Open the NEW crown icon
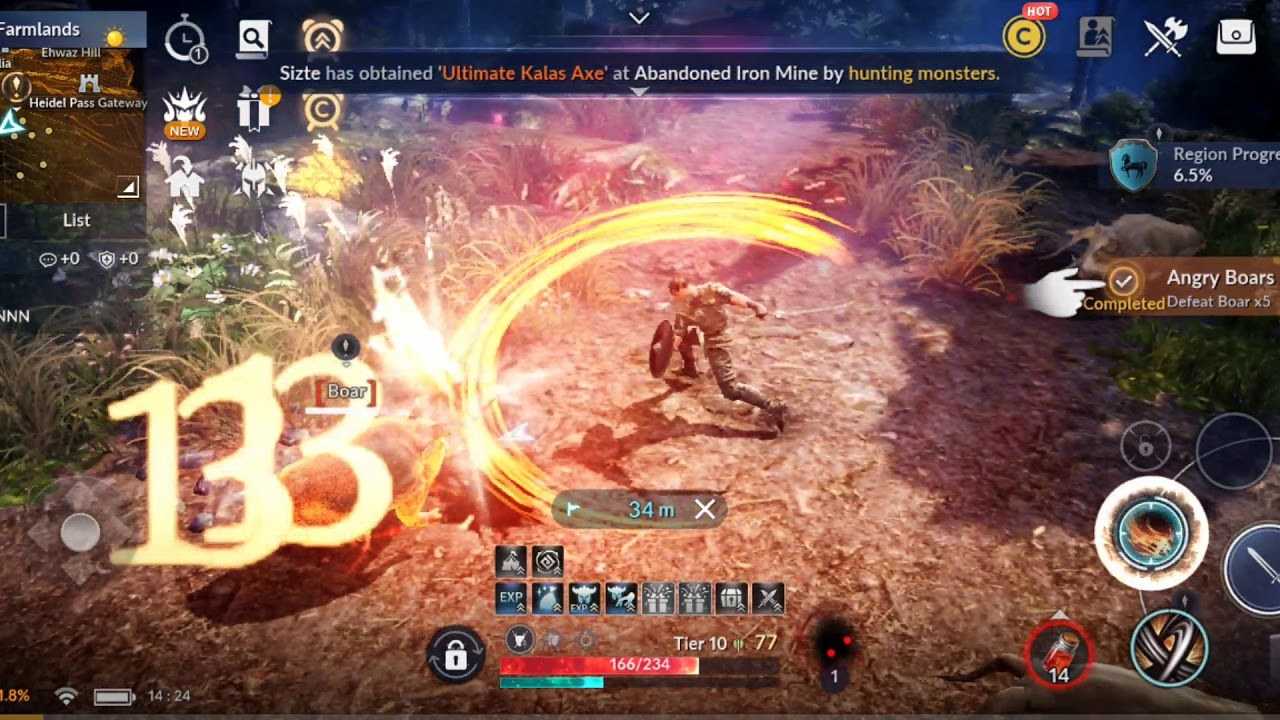The width and height of the screenshot is (1280, 720). pos(185,110)
